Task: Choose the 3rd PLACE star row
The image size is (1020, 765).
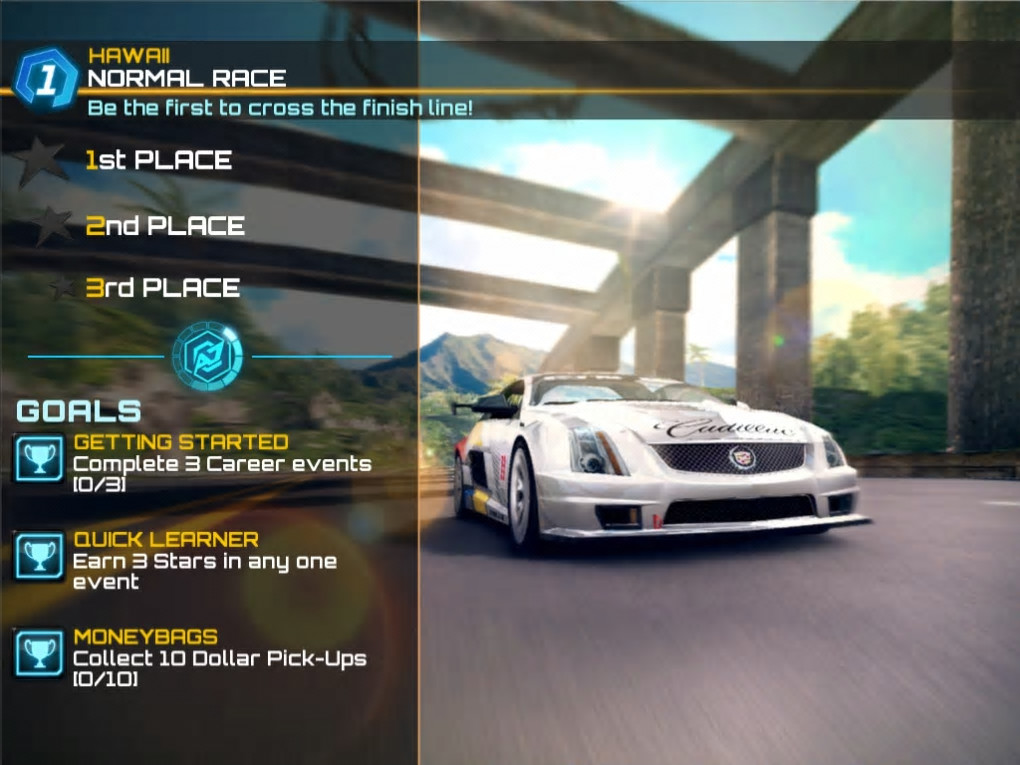Action: (x=162, y=288)
